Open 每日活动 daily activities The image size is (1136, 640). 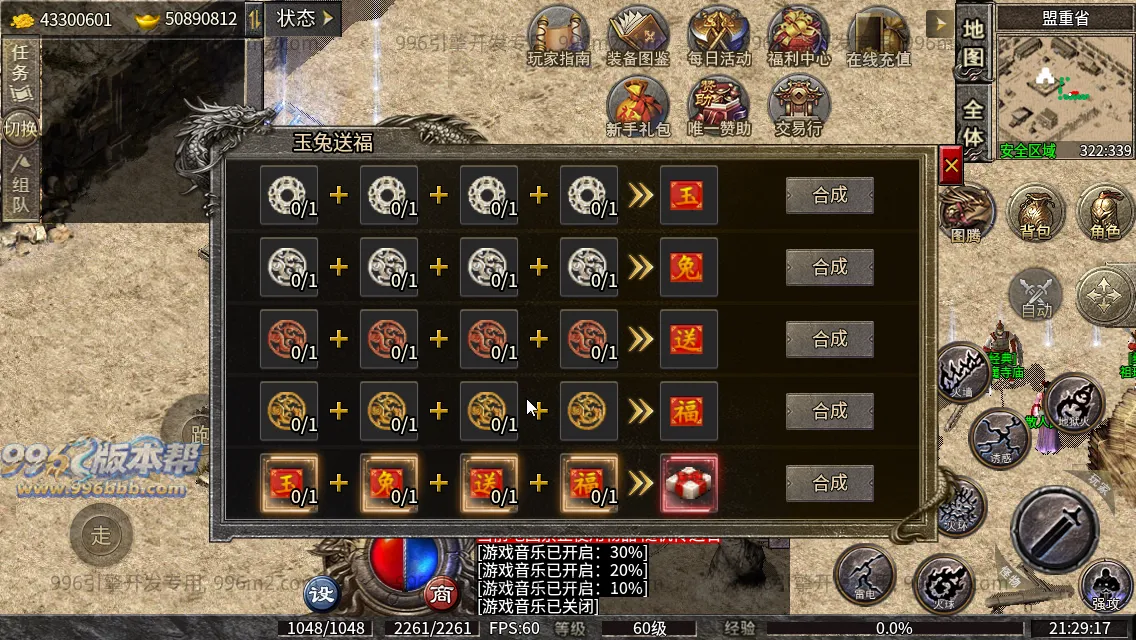[x=719, y=36]
